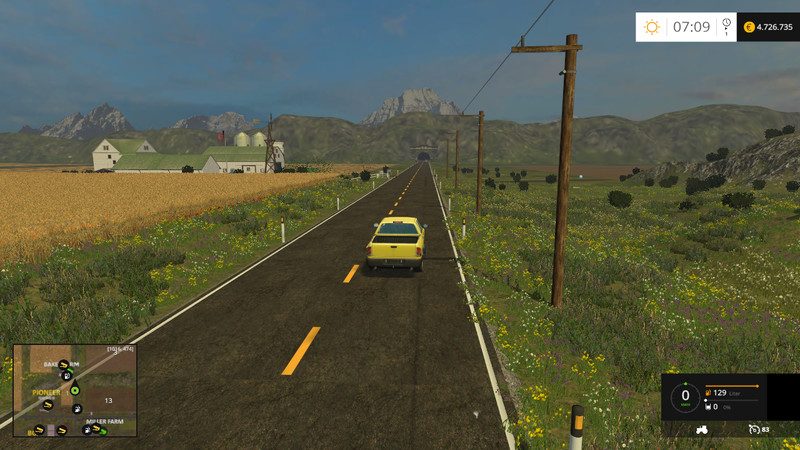Click the orange fuel pump icon
Viewport: 800px width, 450px height.
[708, 393]
